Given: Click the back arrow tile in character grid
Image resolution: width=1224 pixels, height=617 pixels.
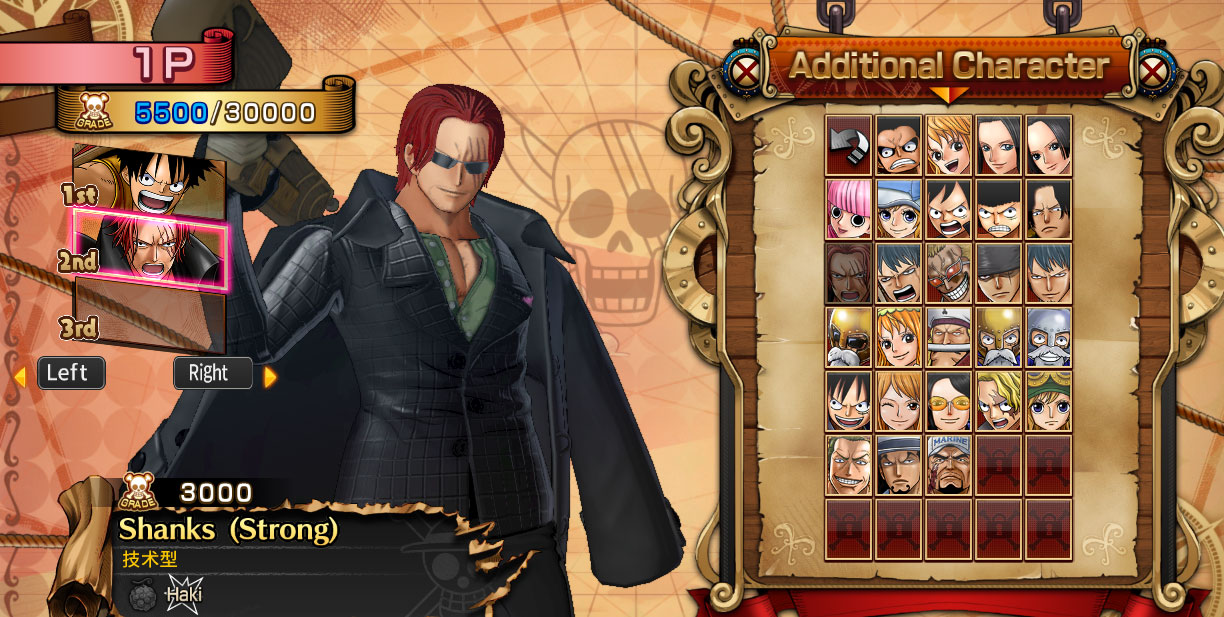Looking at the screenshot, I should (849, 146).
